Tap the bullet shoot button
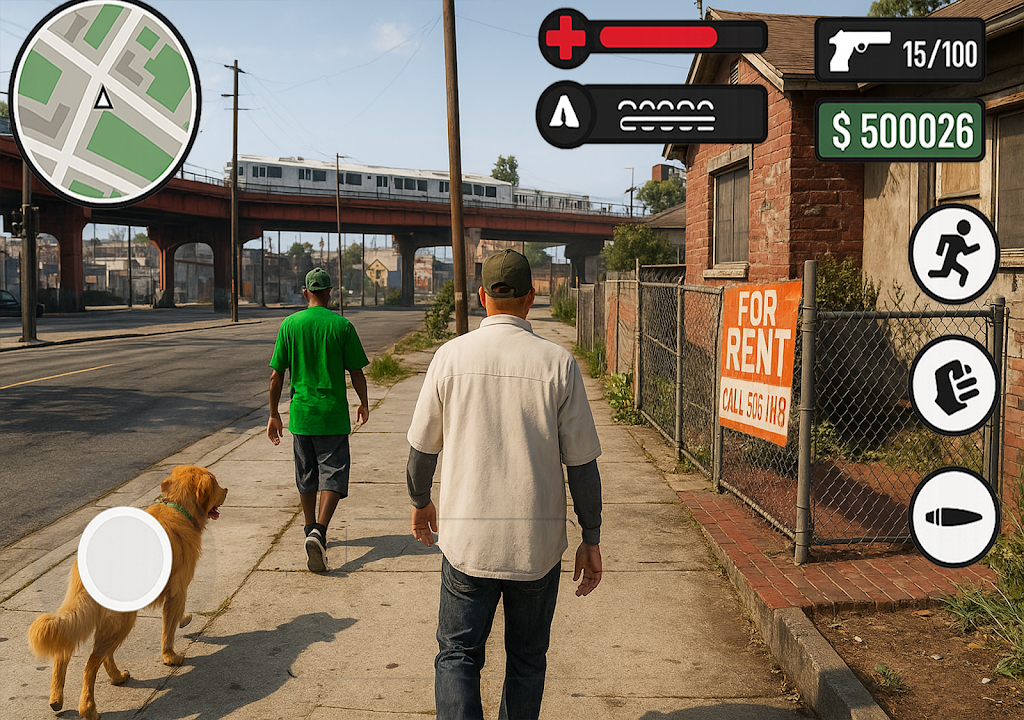The image size is (1024, 720). pos(953,516)
